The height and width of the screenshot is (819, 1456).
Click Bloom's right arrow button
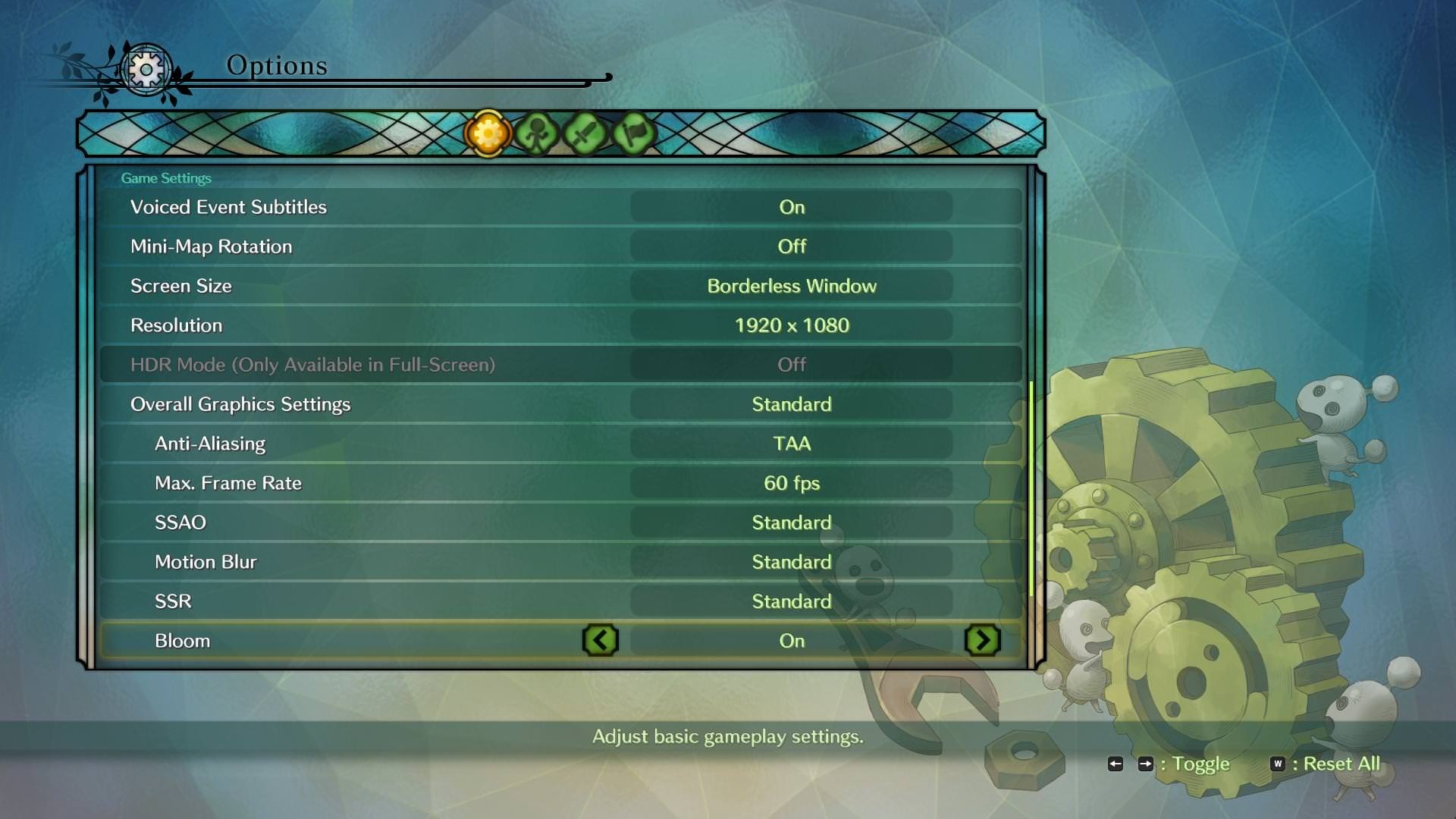tap(983, 641)
